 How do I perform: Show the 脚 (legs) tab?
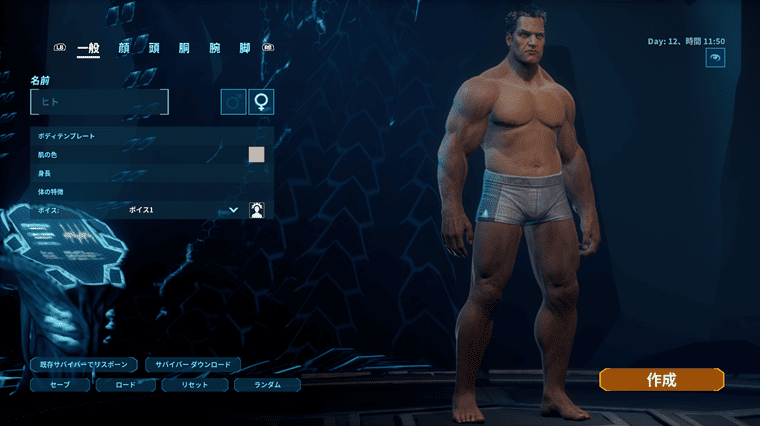pyautogui.click(x=244, y=48)
